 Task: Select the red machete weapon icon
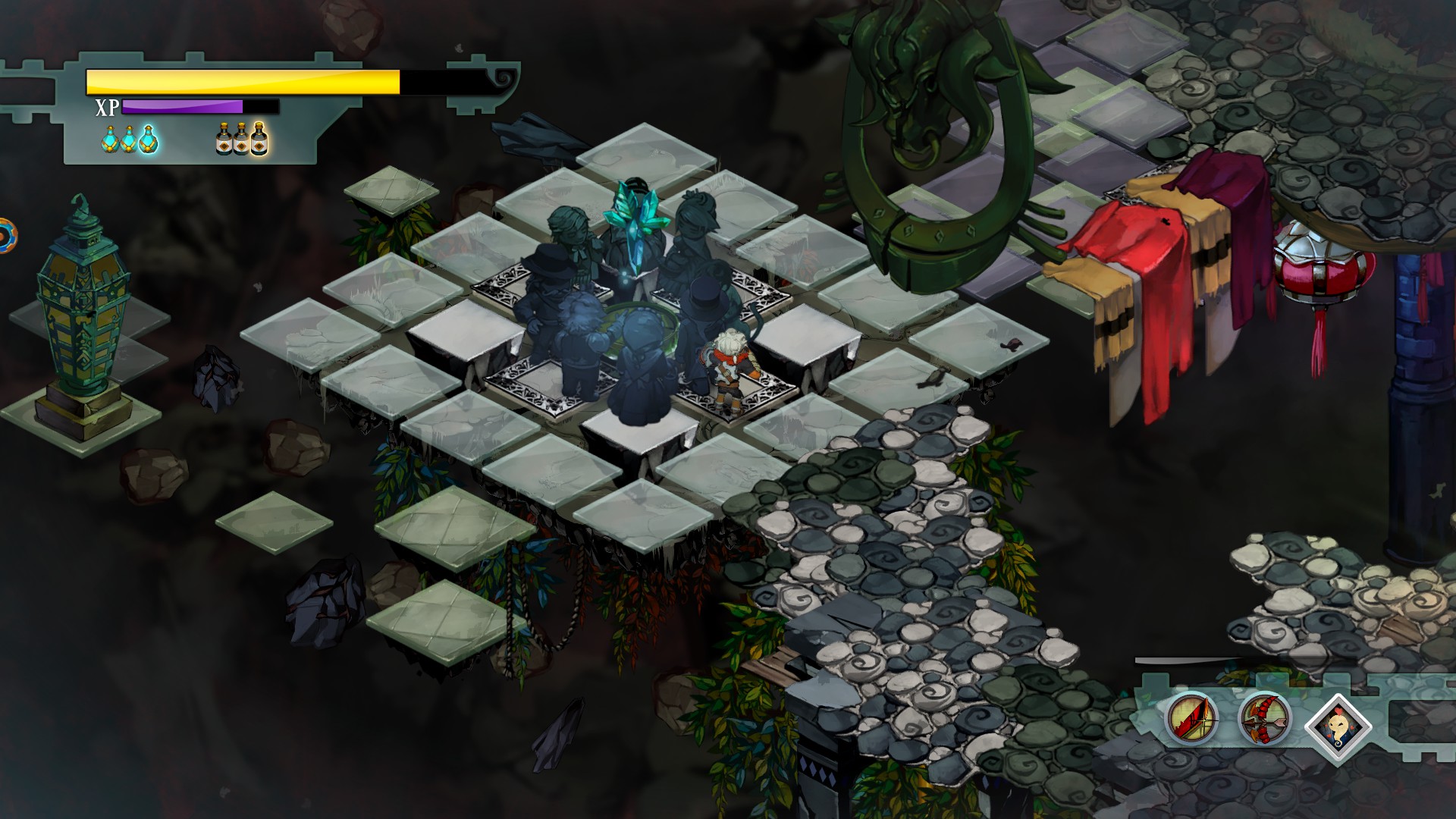click(1192, 717)
